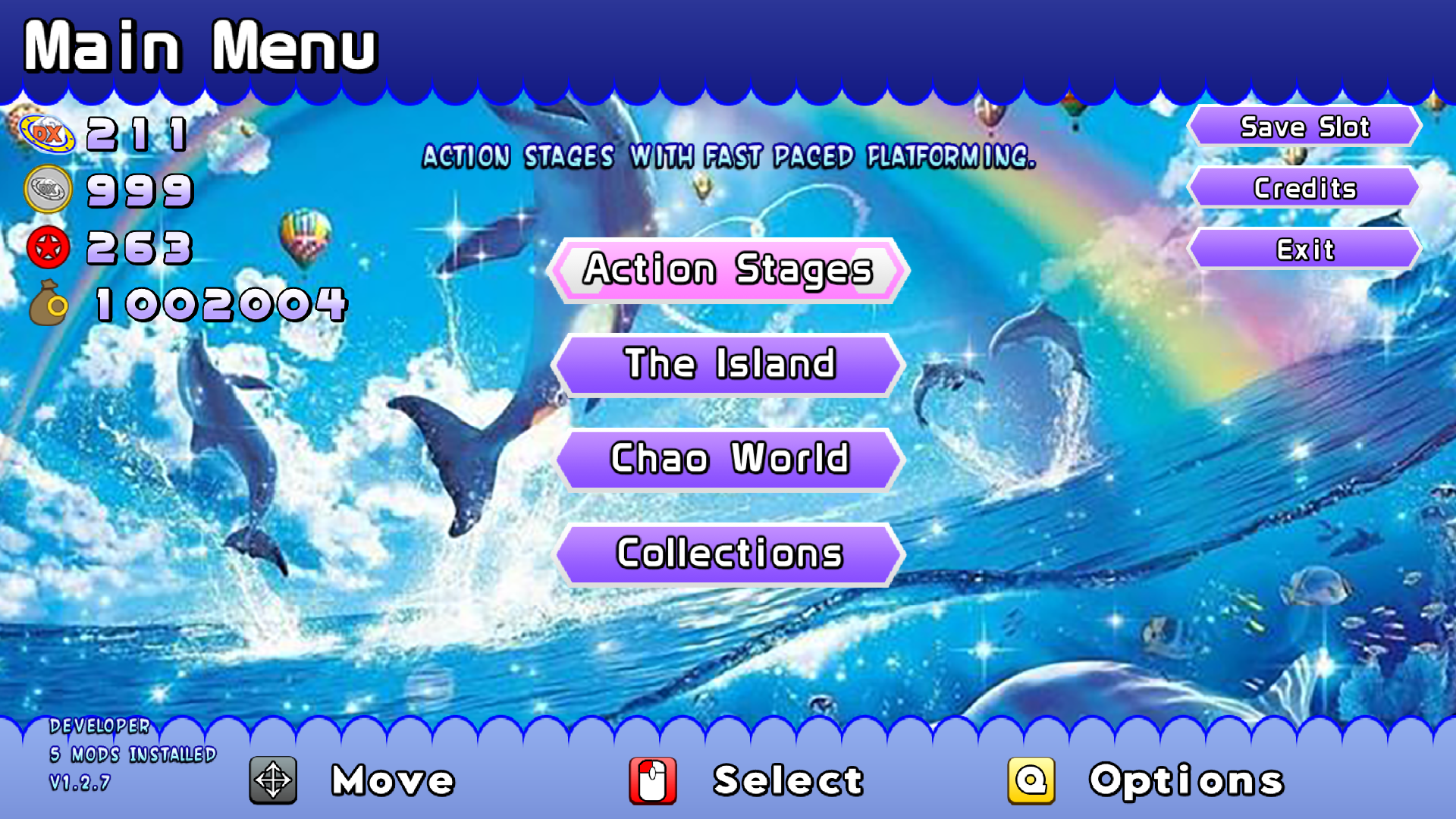The width and height of the screenshot is (1456, 819).
Task: Open The Island menu entry
Action: pos(728,365)
